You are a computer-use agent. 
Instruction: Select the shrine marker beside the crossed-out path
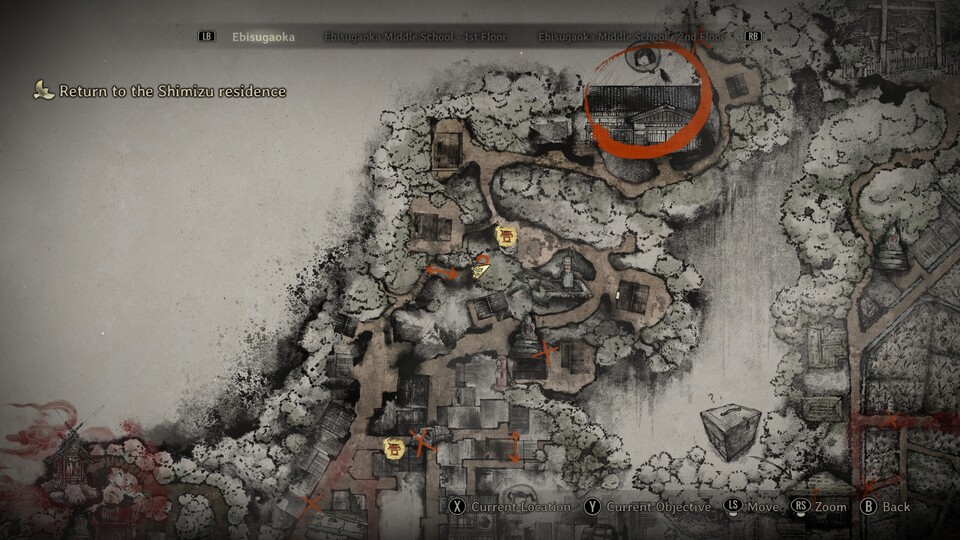pos(394,449)
